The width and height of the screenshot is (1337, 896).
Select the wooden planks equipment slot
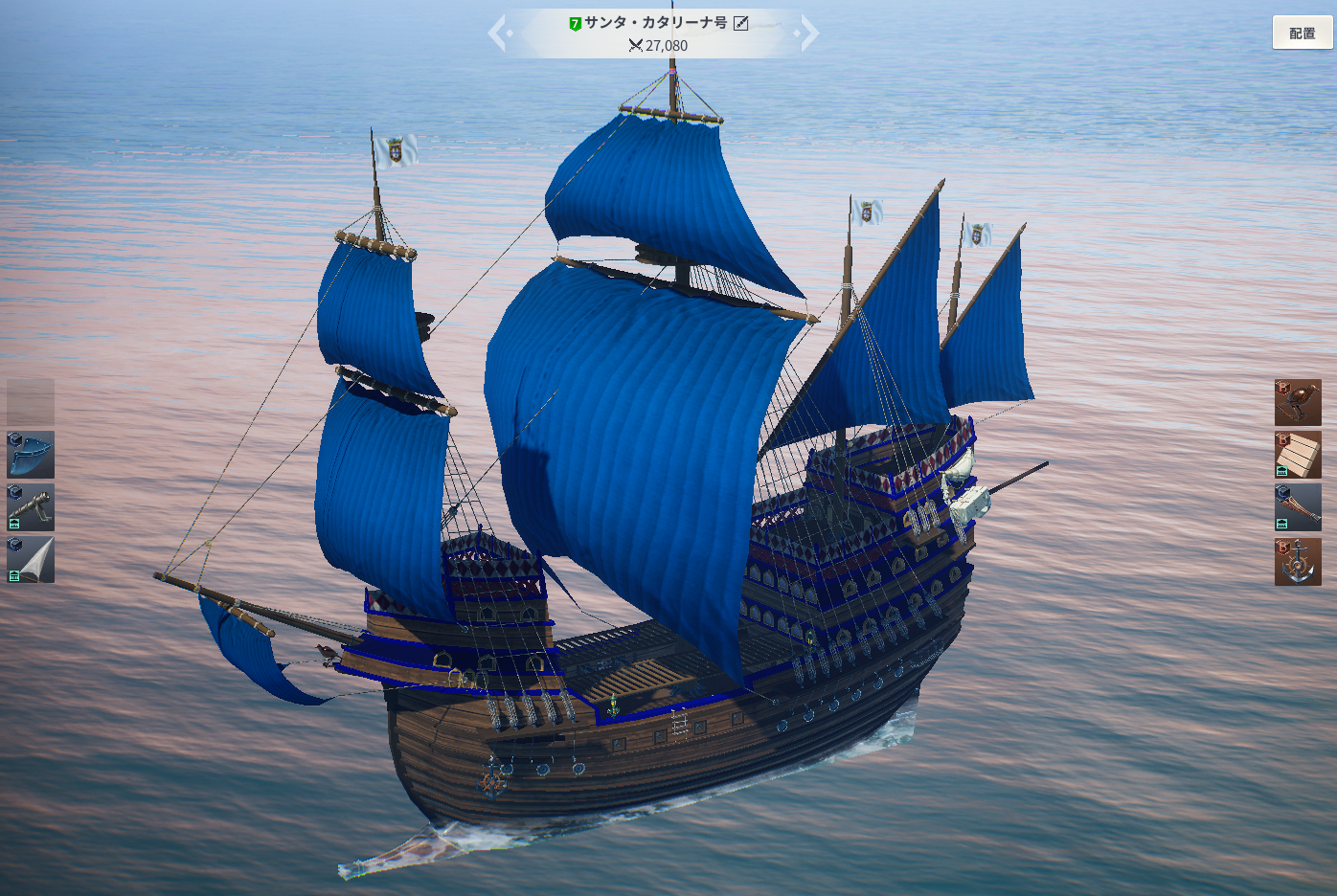click(1298, 455)
